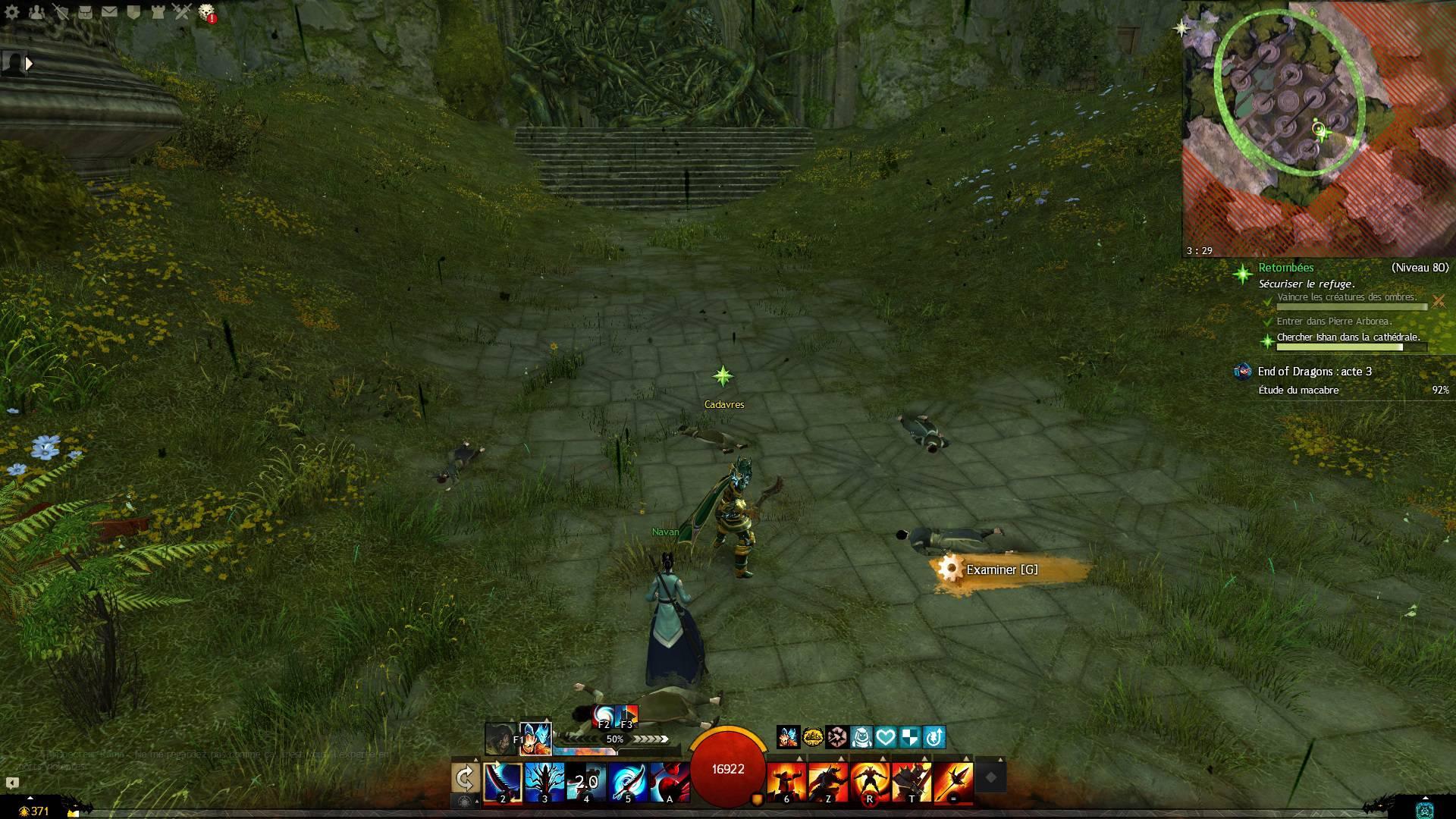Open the gear-shaped game menu
The width and height of the screenshot is (1456, 819).
pos(11,12)
